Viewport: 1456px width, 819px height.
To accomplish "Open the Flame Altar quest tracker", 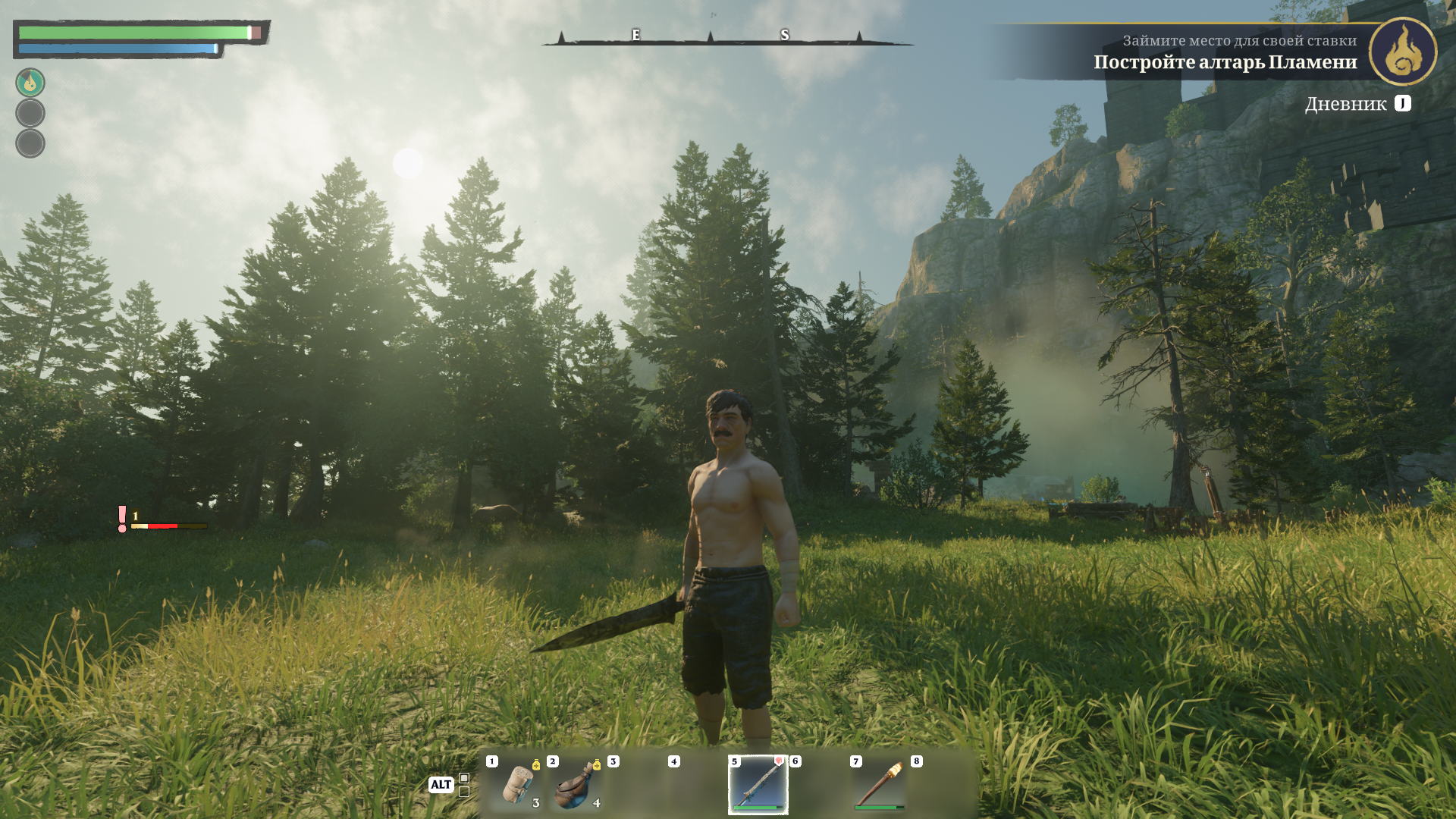I will (x=1225, y=62).
